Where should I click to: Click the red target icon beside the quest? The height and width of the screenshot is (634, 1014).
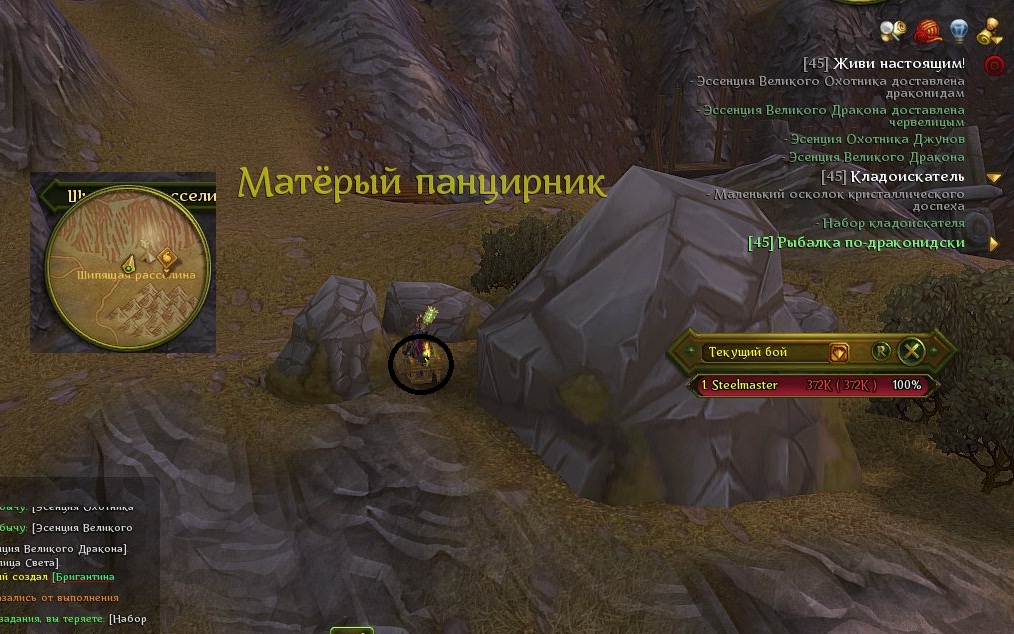(994, 65)
